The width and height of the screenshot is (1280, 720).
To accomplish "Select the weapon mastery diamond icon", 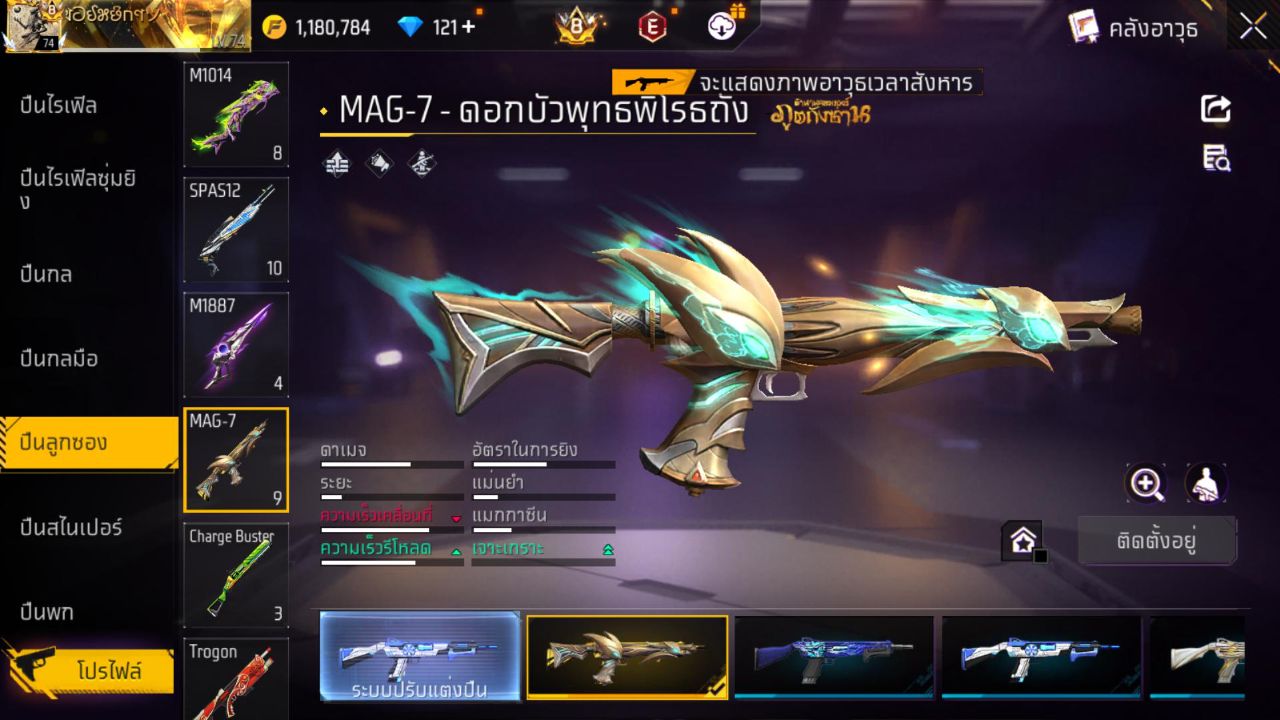I will 421,165.
